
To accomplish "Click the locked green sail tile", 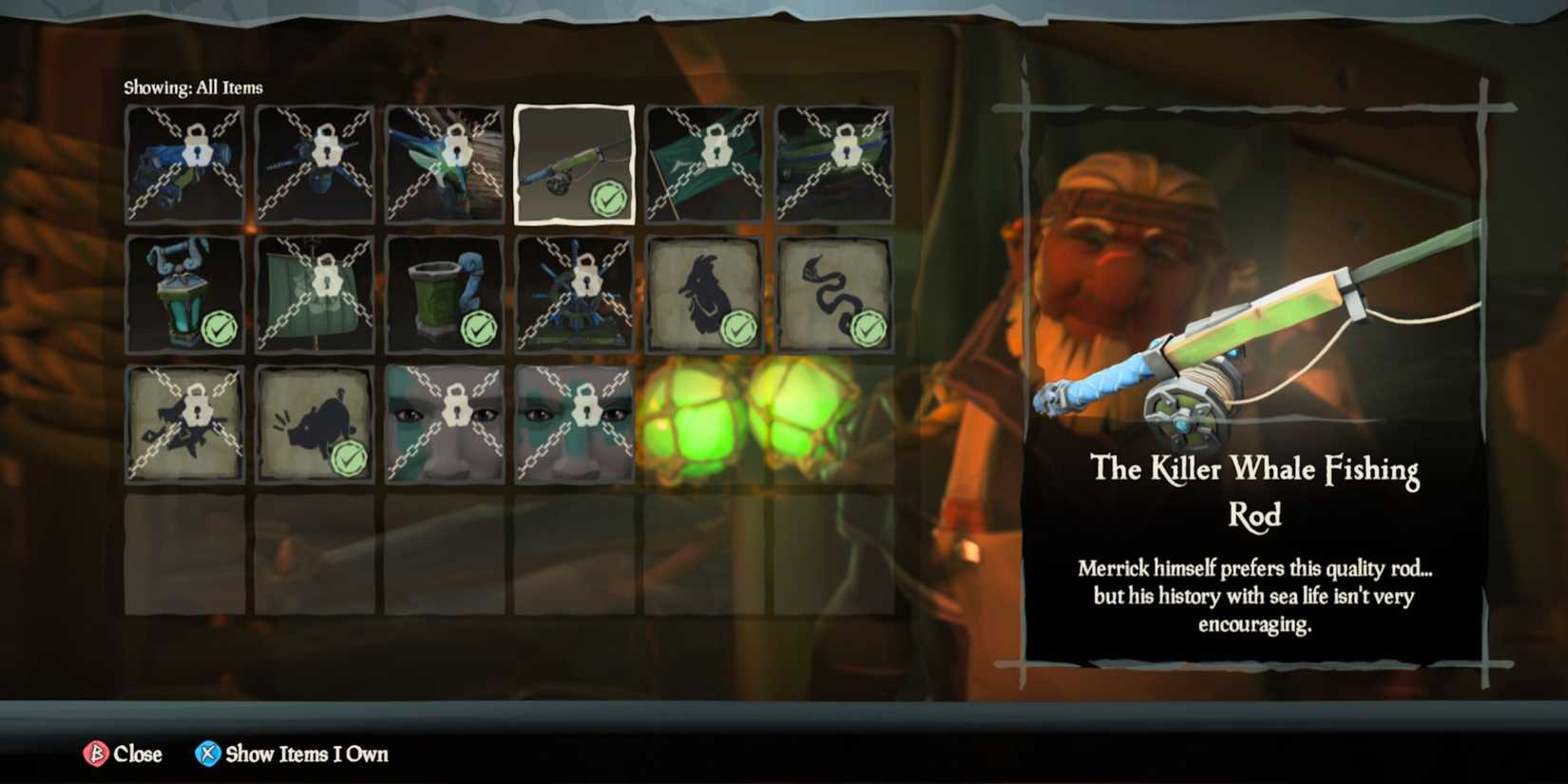I will coord(315,294).
